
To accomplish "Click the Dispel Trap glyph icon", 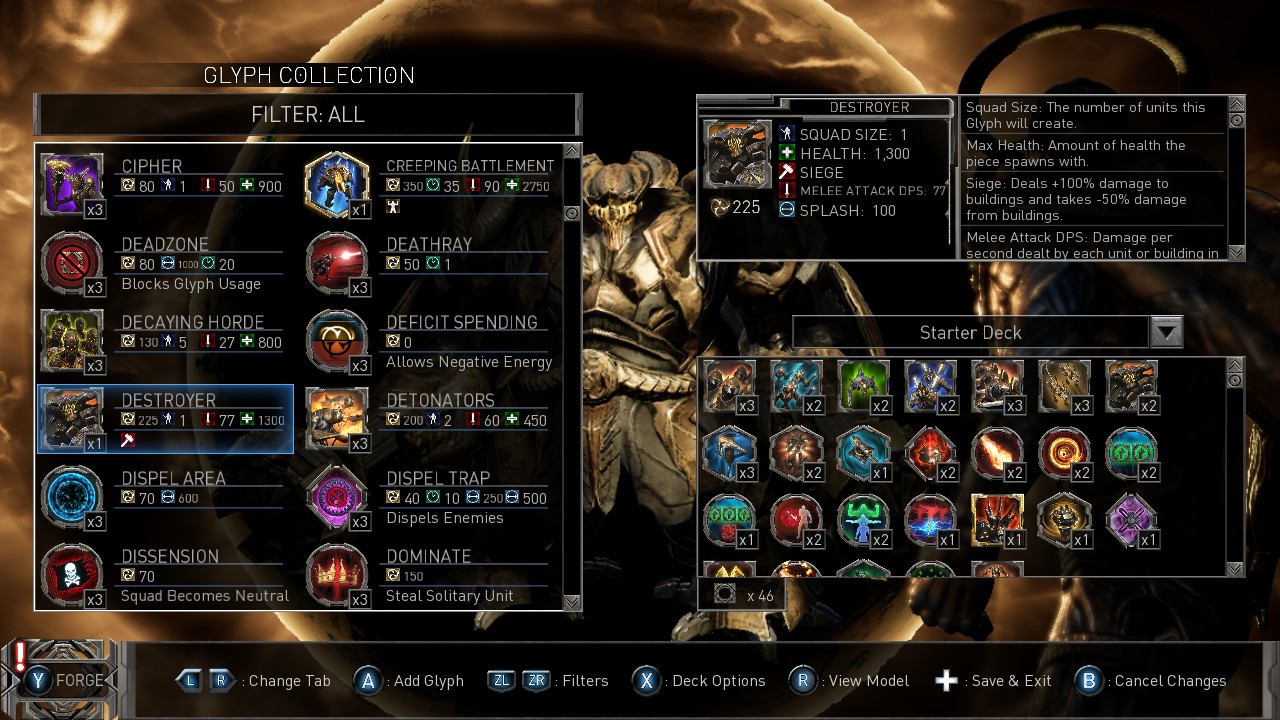I will pyautogui.click(x=337, y=497).
